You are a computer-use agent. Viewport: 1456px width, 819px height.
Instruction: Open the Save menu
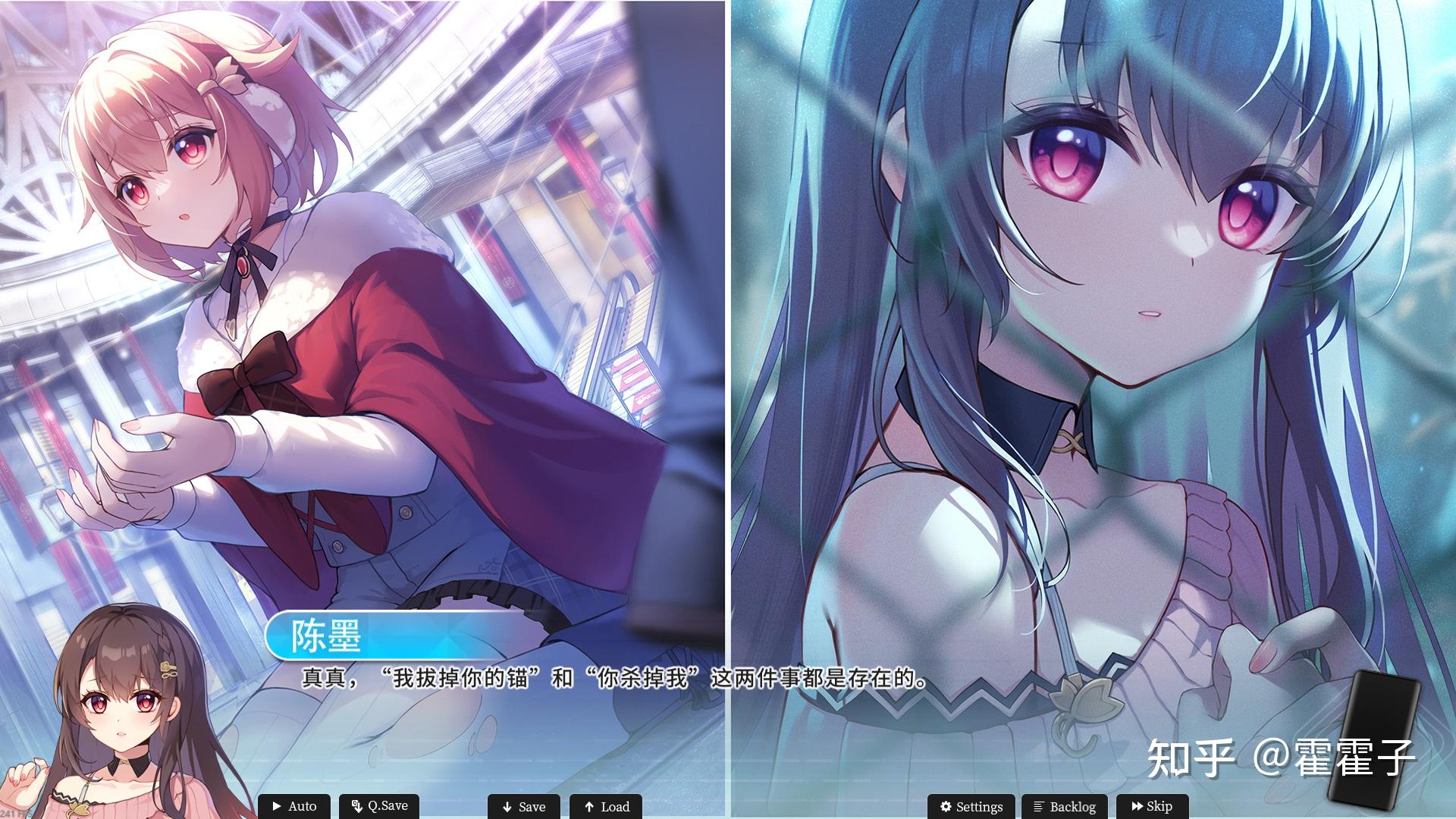(524, 807)
